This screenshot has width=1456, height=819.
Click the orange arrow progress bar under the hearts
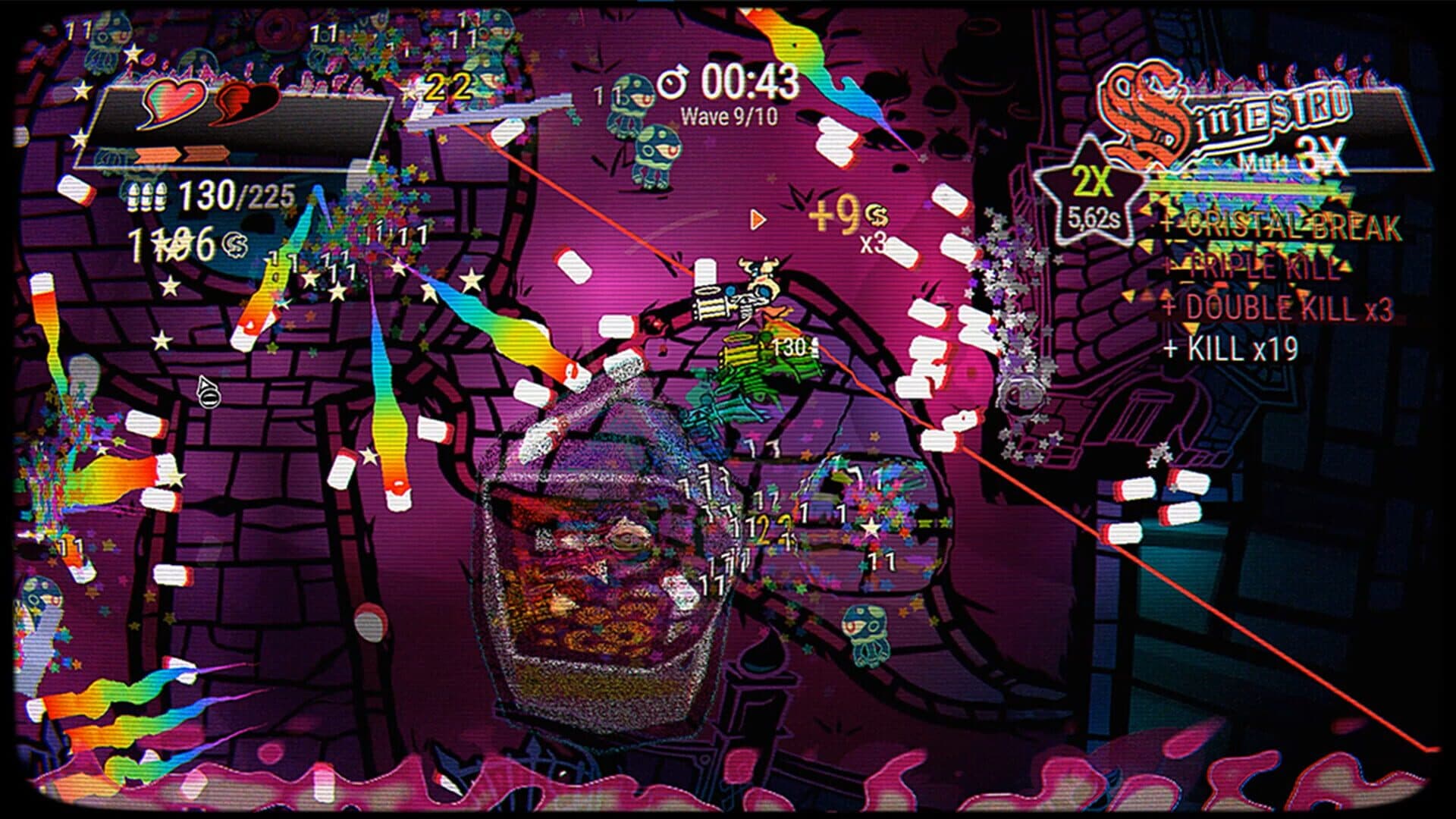pos(182,155)
